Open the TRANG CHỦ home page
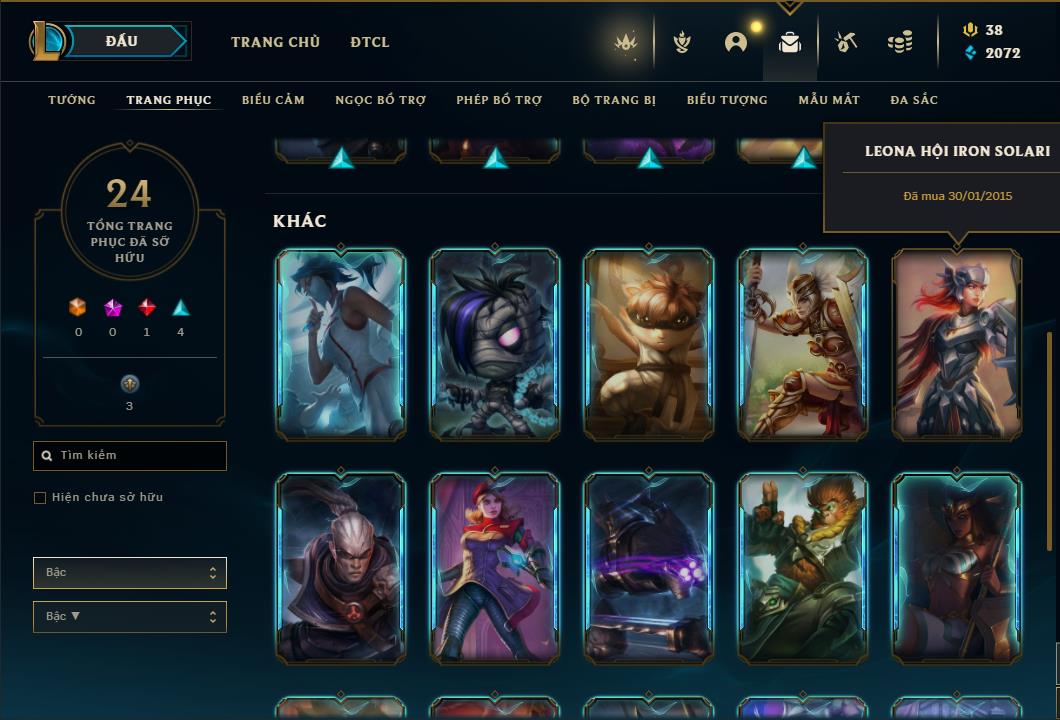 pyautogui.click(x=275, y=42)
